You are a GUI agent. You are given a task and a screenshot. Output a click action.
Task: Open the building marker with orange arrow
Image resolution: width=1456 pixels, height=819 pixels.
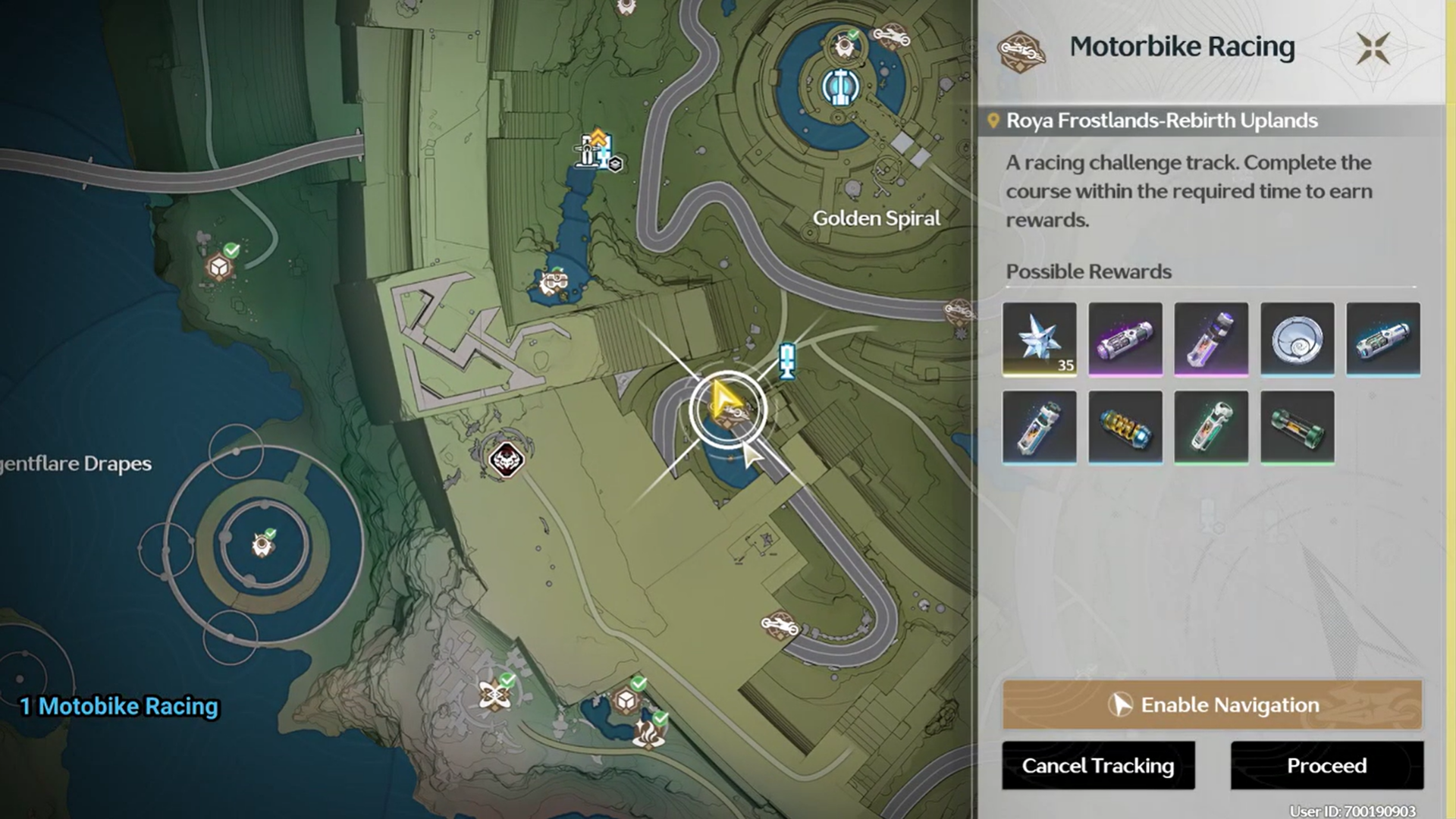coord(595,149)
